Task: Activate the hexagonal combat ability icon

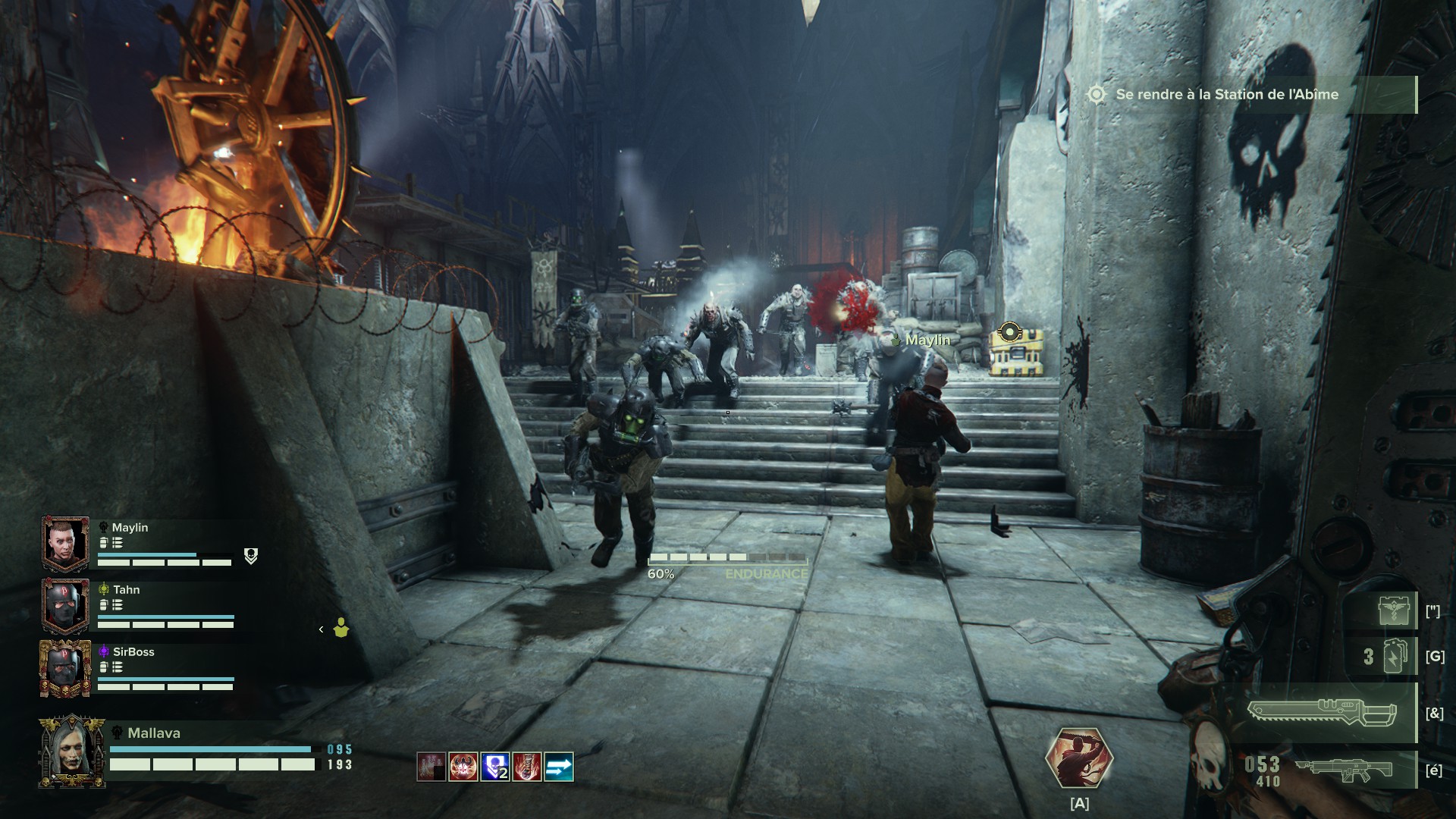Action: 1078,760
